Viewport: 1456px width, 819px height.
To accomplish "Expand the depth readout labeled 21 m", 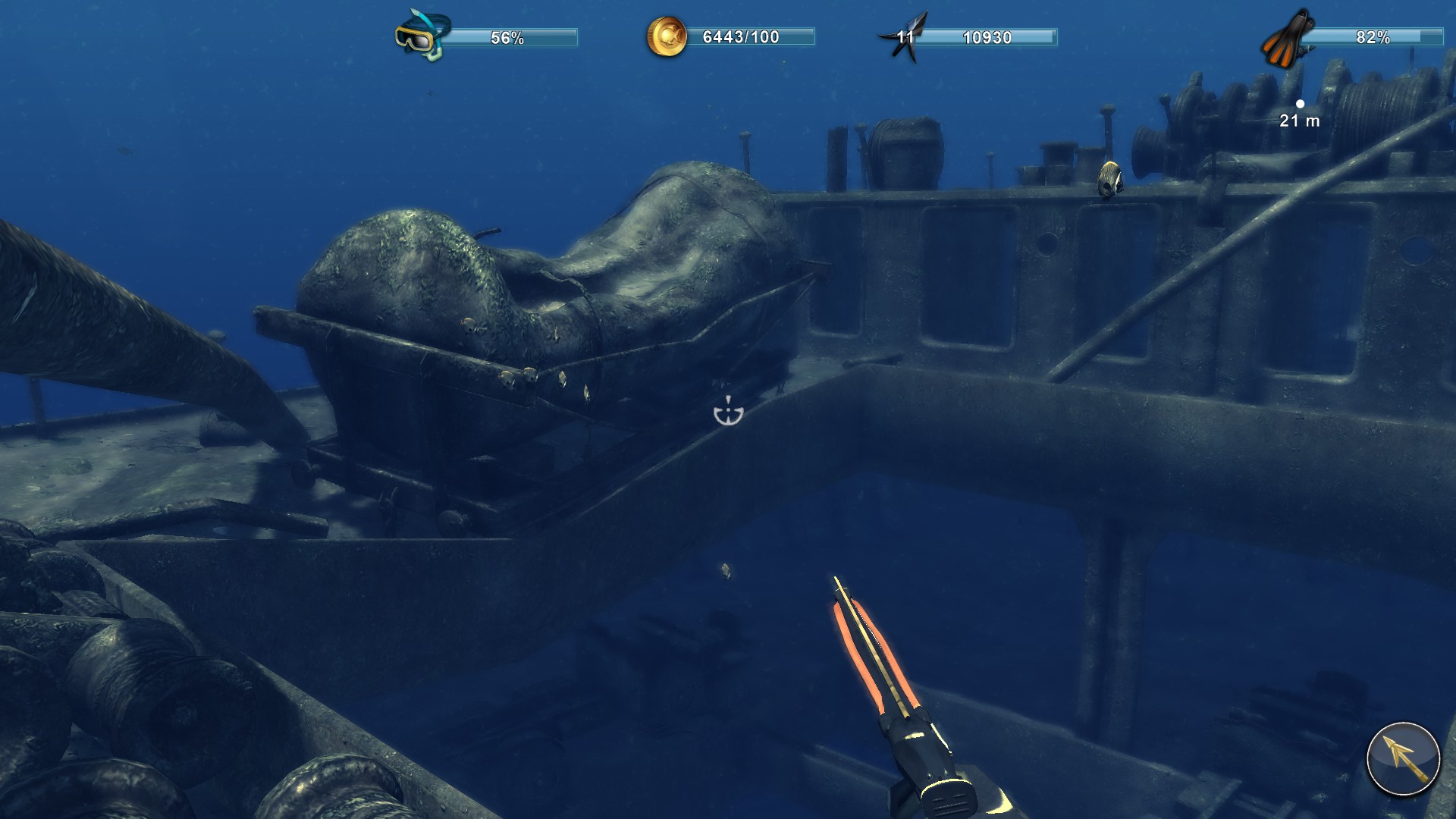I will pos(1298,119).
